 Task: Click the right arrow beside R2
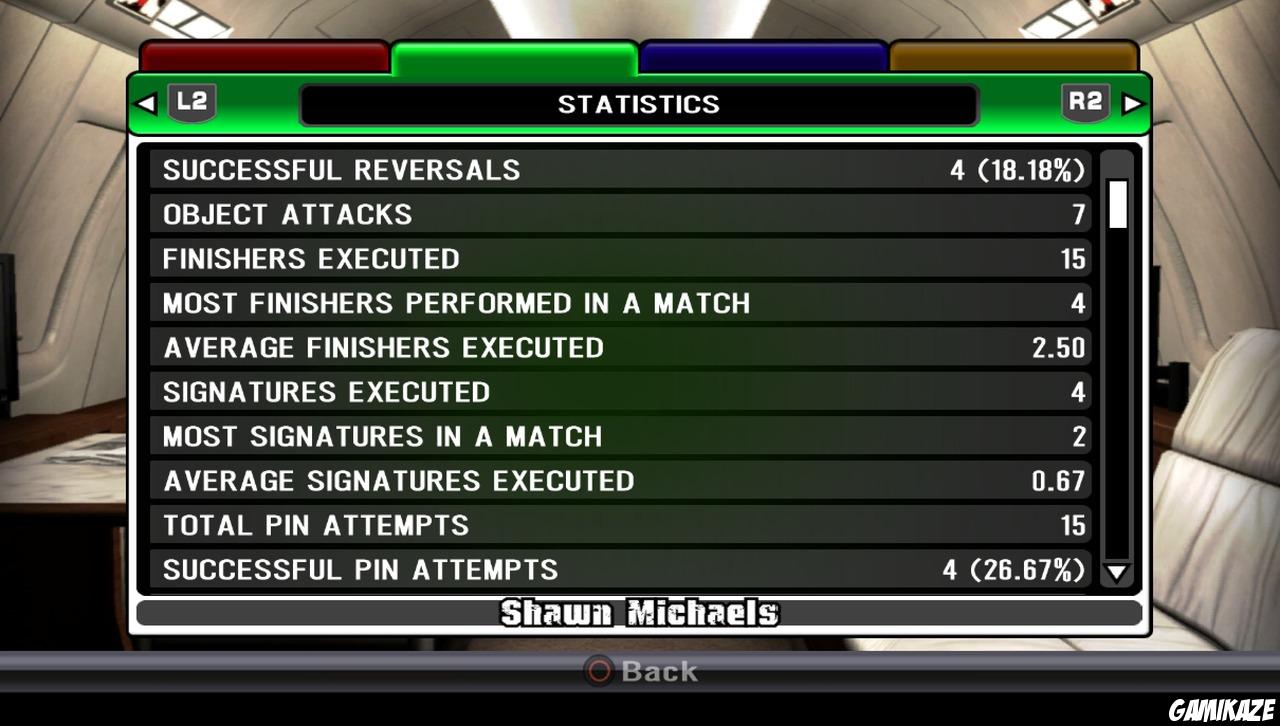tap(1132, 103)
